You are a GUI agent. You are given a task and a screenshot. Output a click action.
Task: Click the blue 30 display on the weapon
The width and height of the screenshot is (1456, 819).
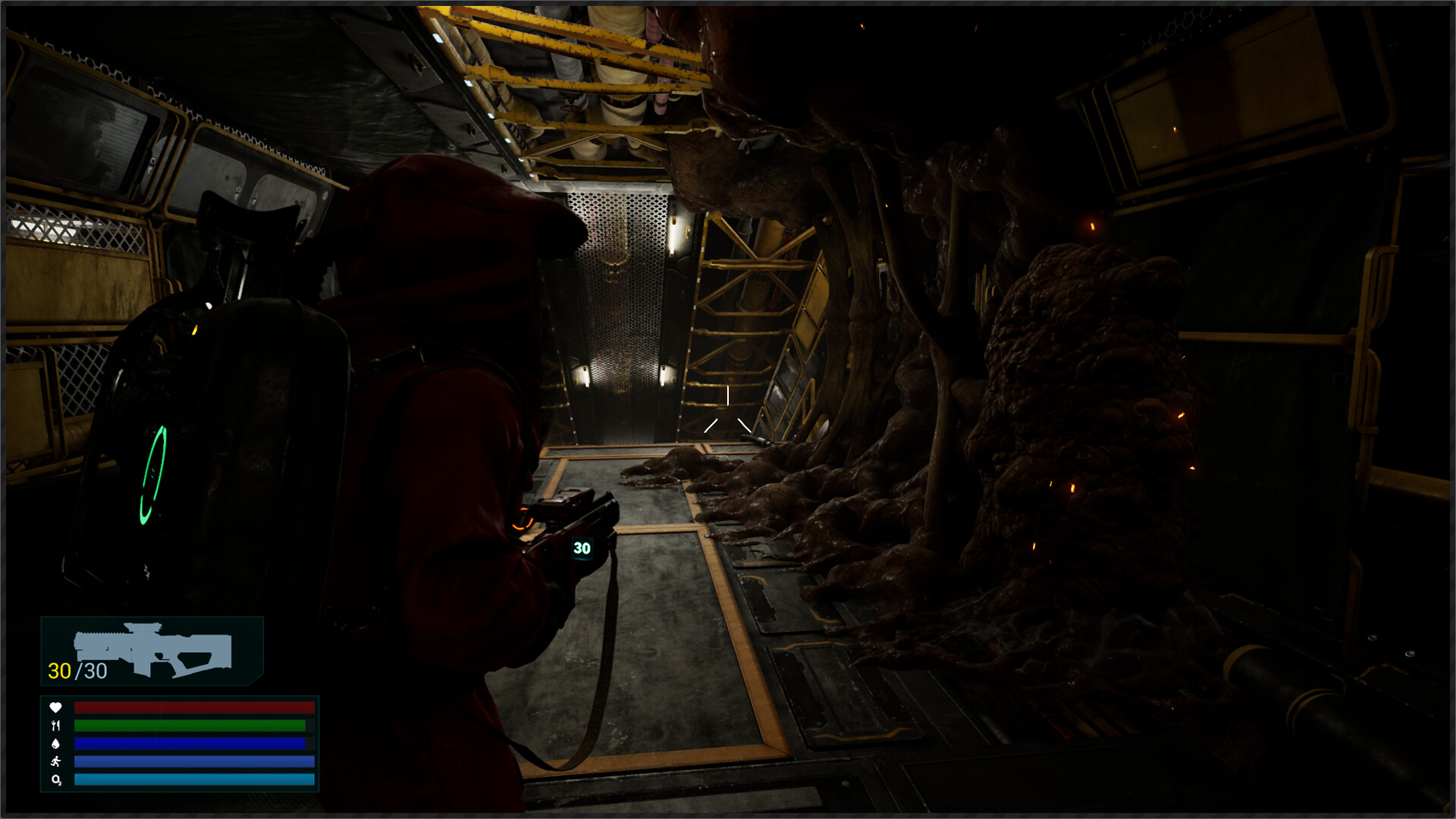pyautogui.click(x=582, y=546)
